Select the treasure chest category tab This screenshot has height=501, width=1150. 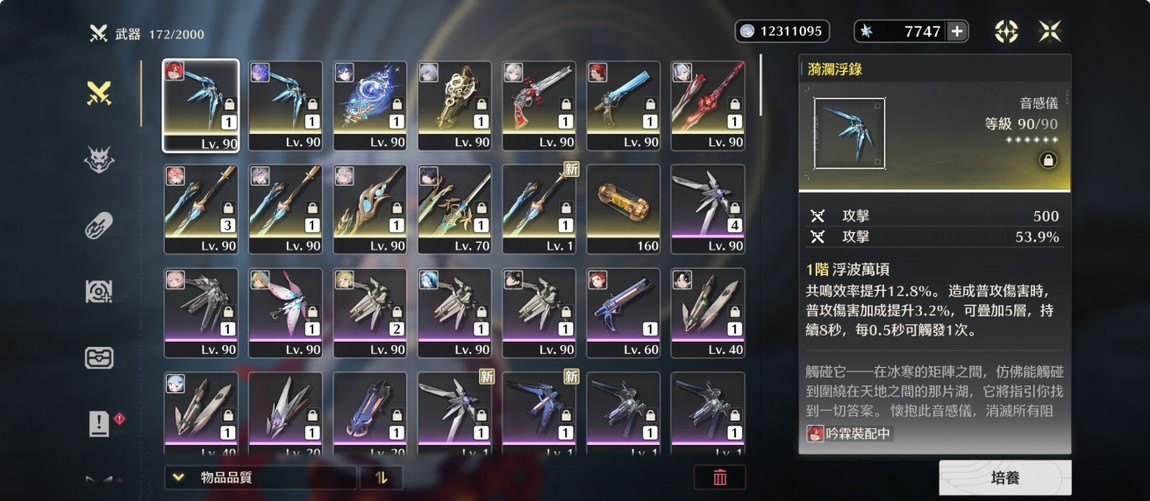pos(99,357)
